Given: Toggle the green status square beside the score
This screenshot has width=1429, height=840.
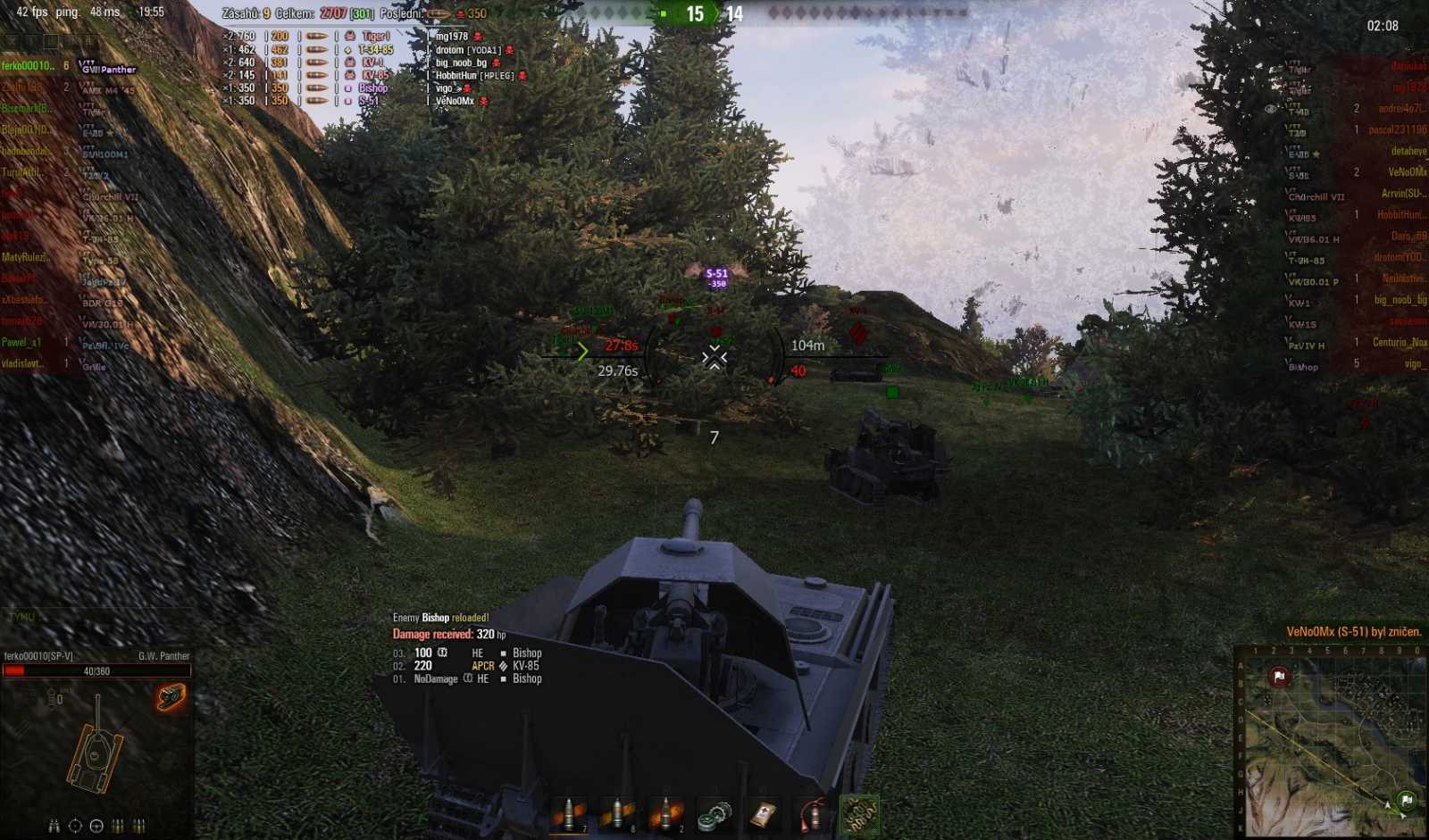Looking at the screenshot, I should [x=663, y=12].
